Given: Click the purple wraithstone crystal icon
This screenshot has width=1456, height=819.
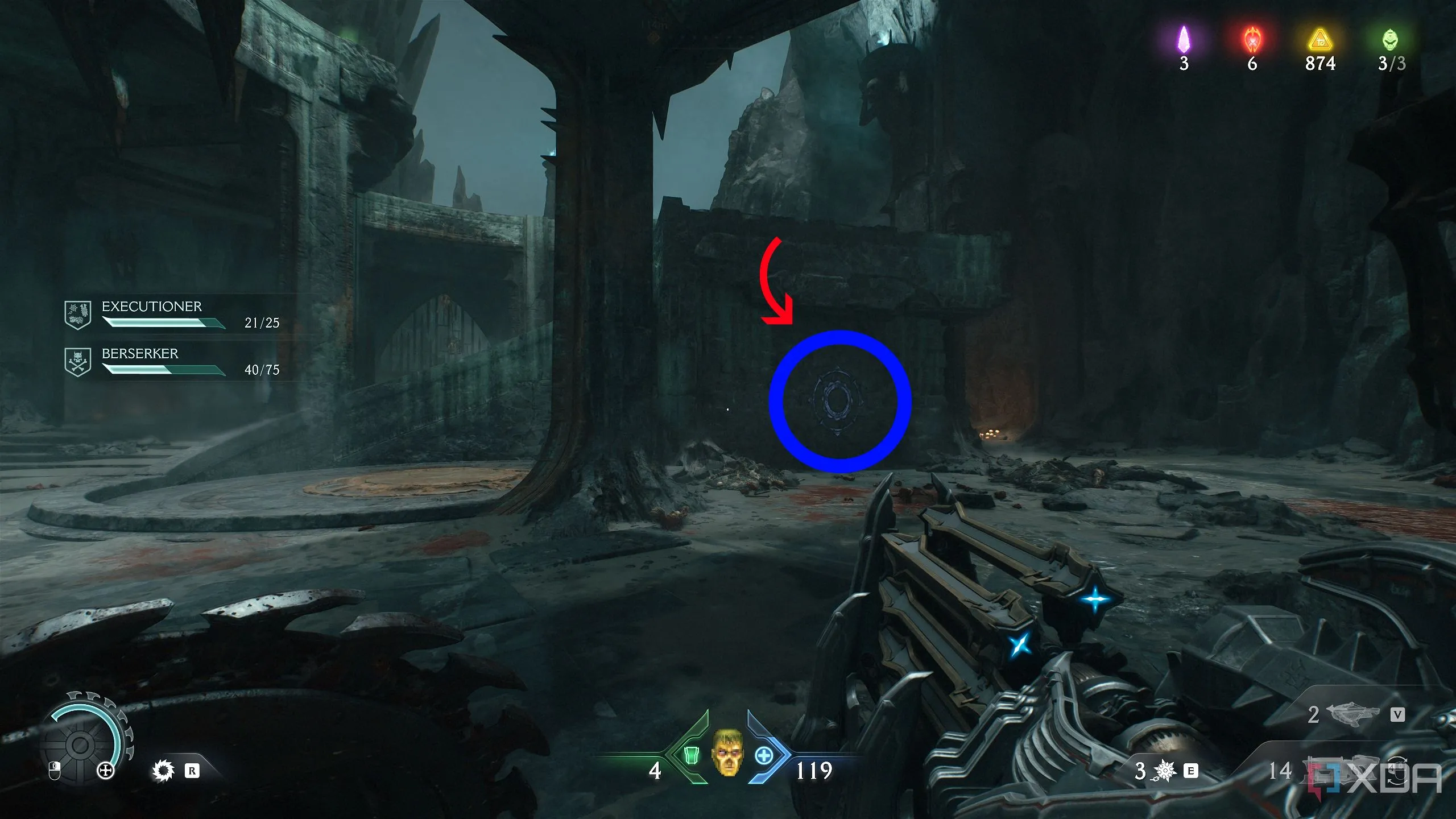Looking at the screenshot, I should 1184,40.
